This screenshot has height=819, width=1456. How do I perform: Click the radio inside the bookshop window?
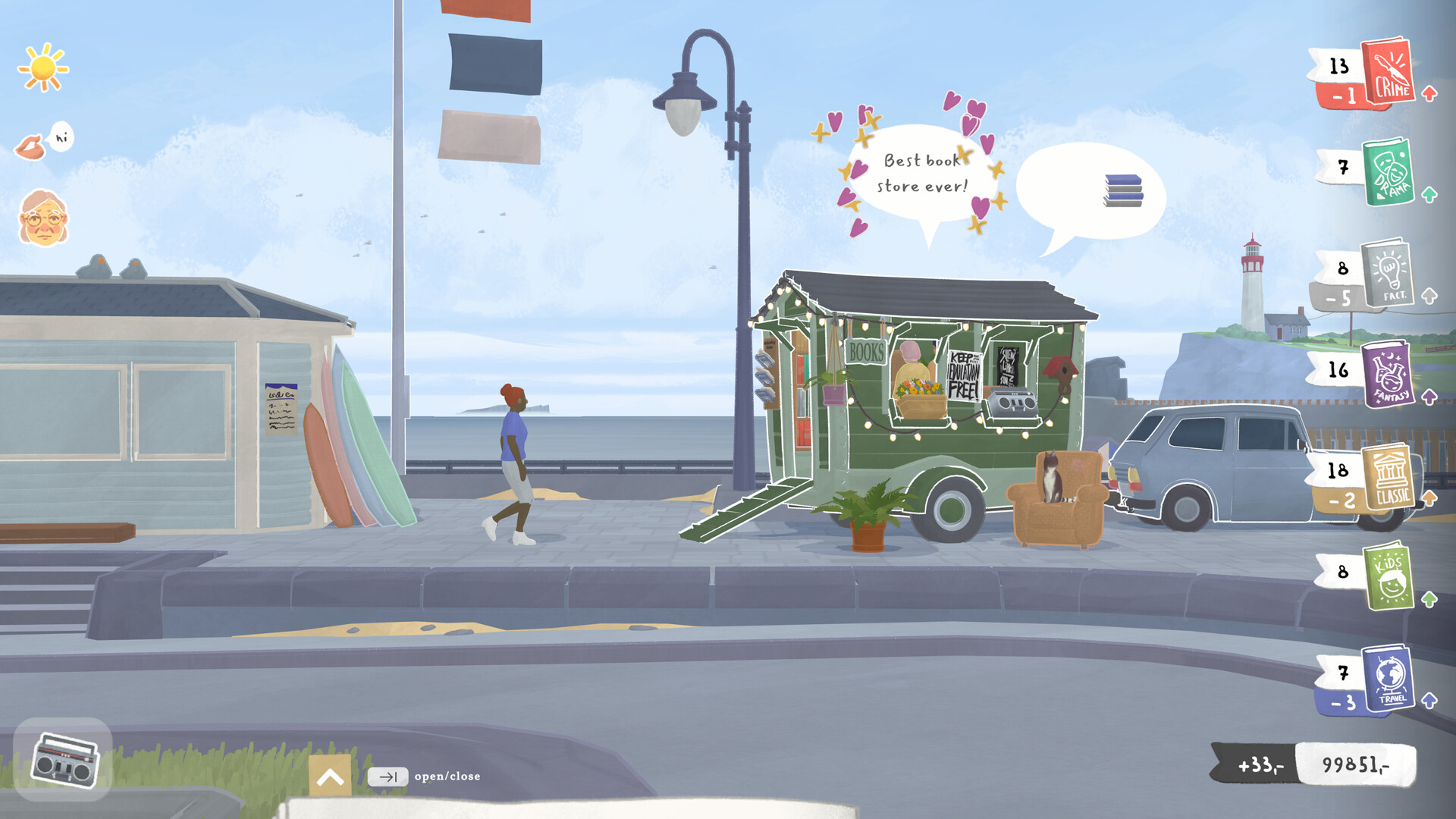point(1011,401)
